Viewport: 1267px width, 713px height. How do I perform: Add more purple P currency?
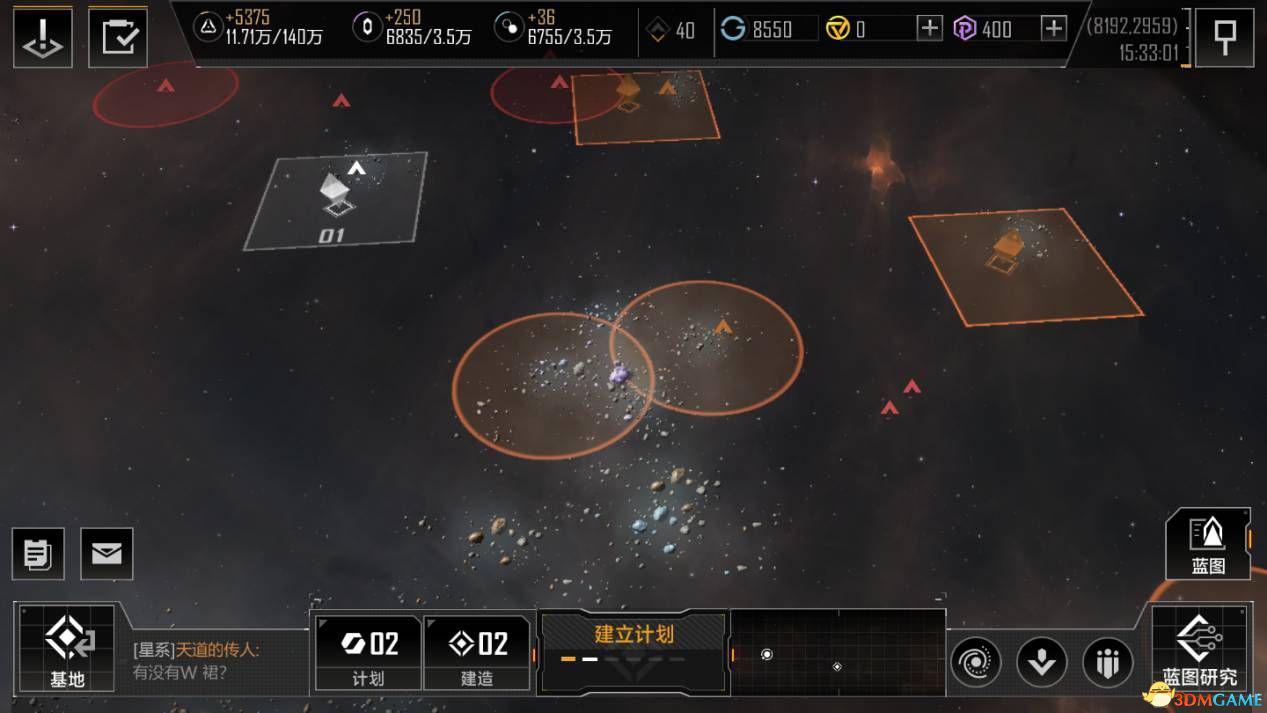coord(1054,29)
